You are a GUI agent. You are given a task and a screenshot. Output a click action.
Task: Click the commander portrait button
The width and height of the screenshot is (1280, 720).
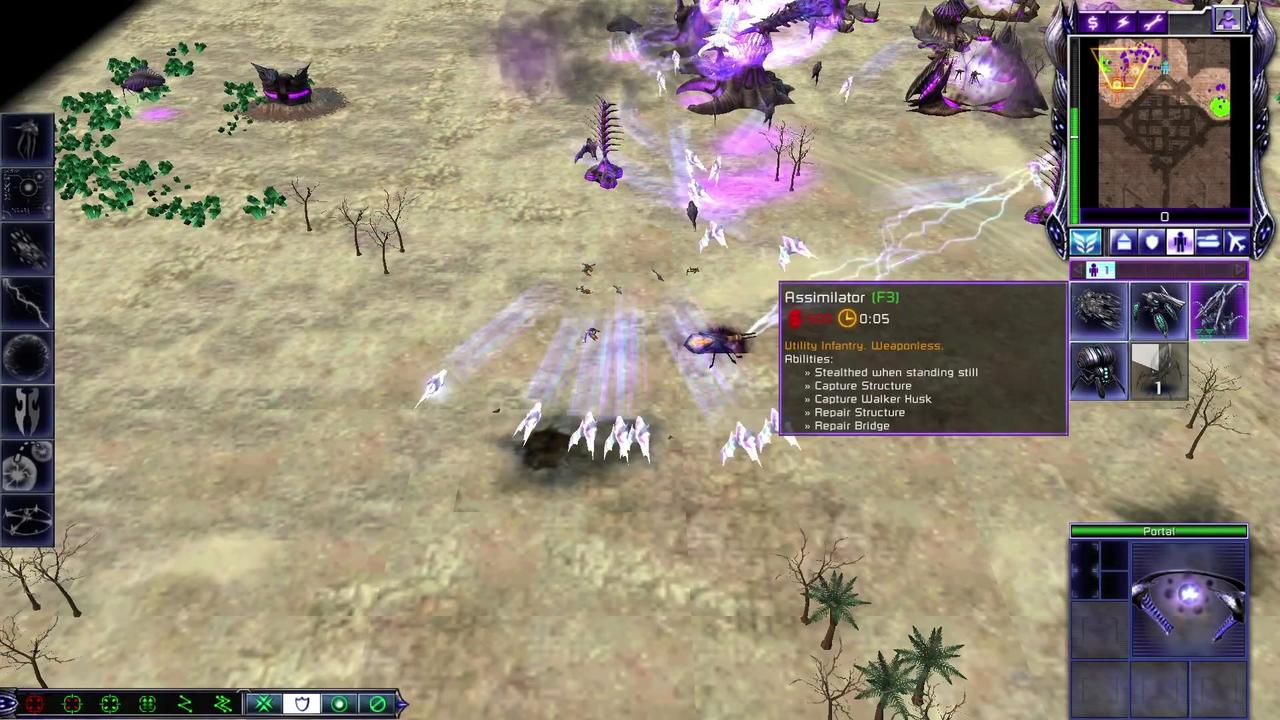[x=1228, y=20]
